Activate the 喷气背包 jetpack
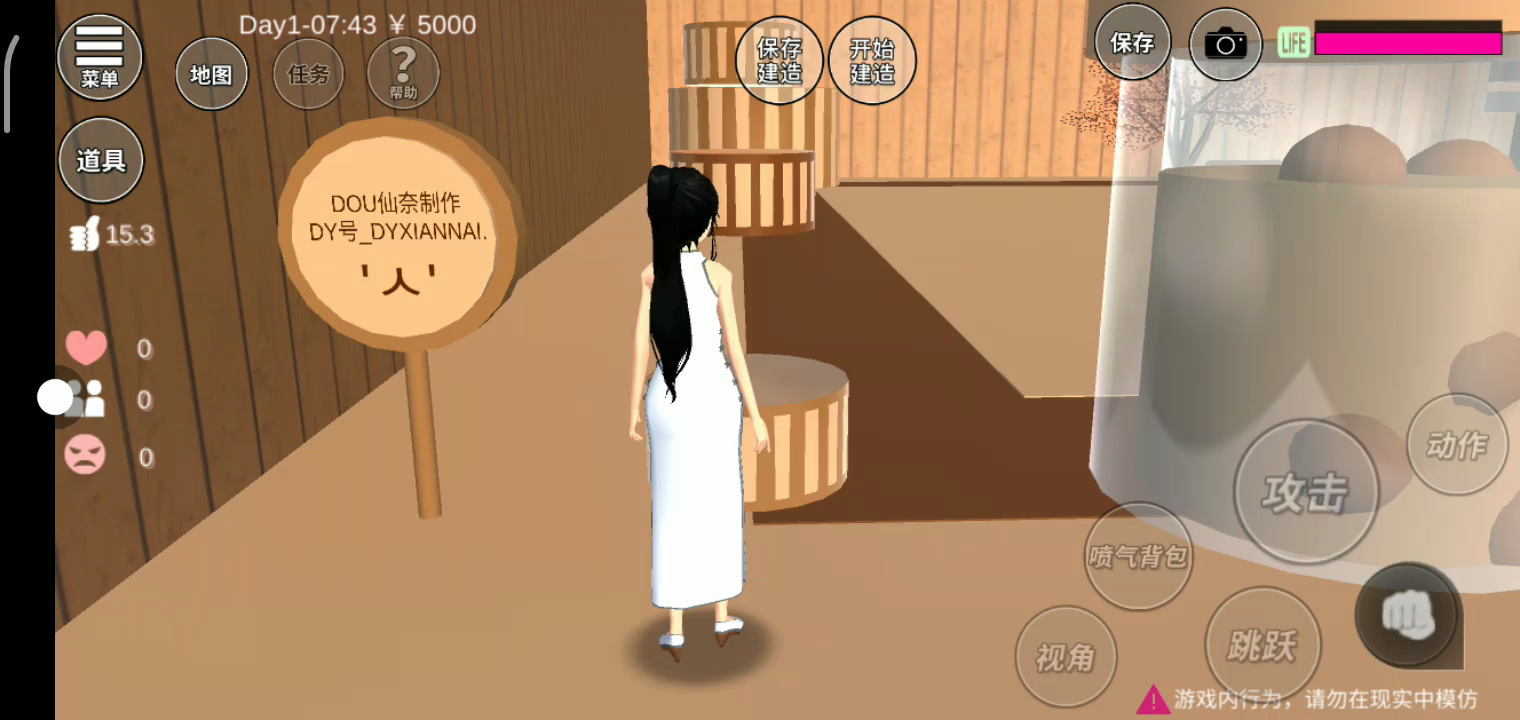The width and height of the screenshot is (1520, 720). coord(1138,555)
